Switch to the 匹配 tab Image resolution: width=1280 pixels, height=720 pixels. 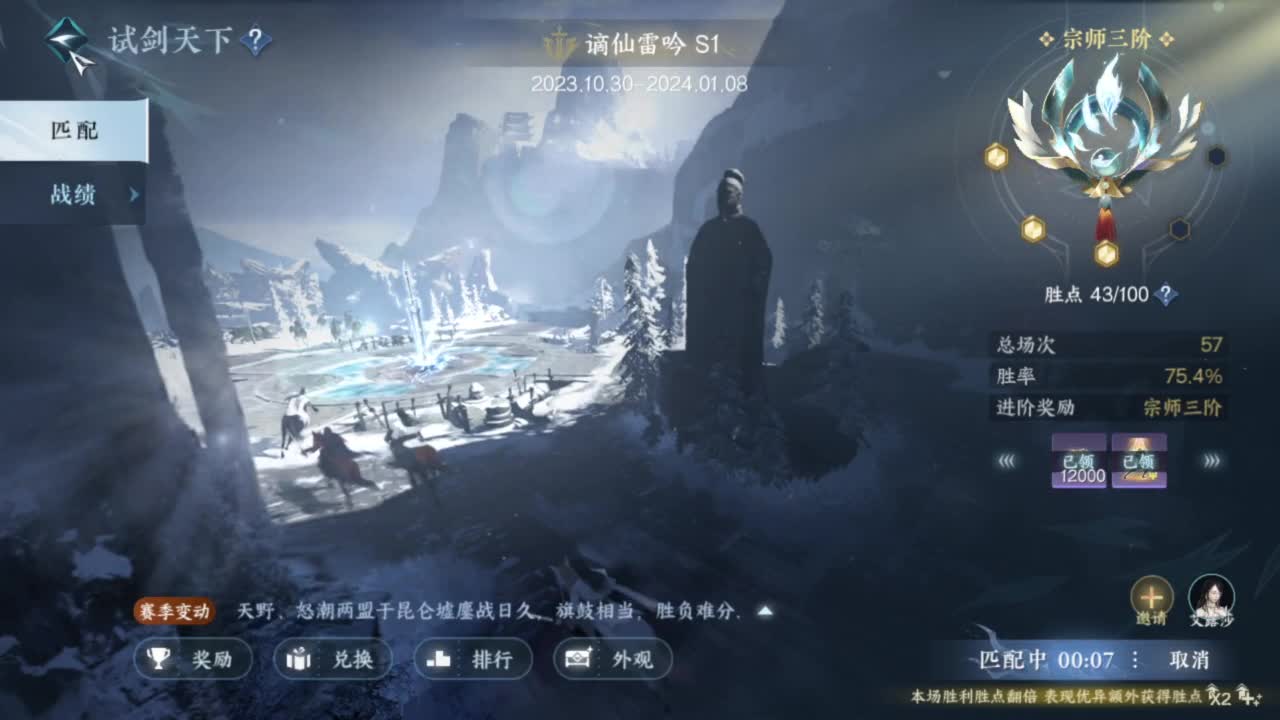(72, 131)
